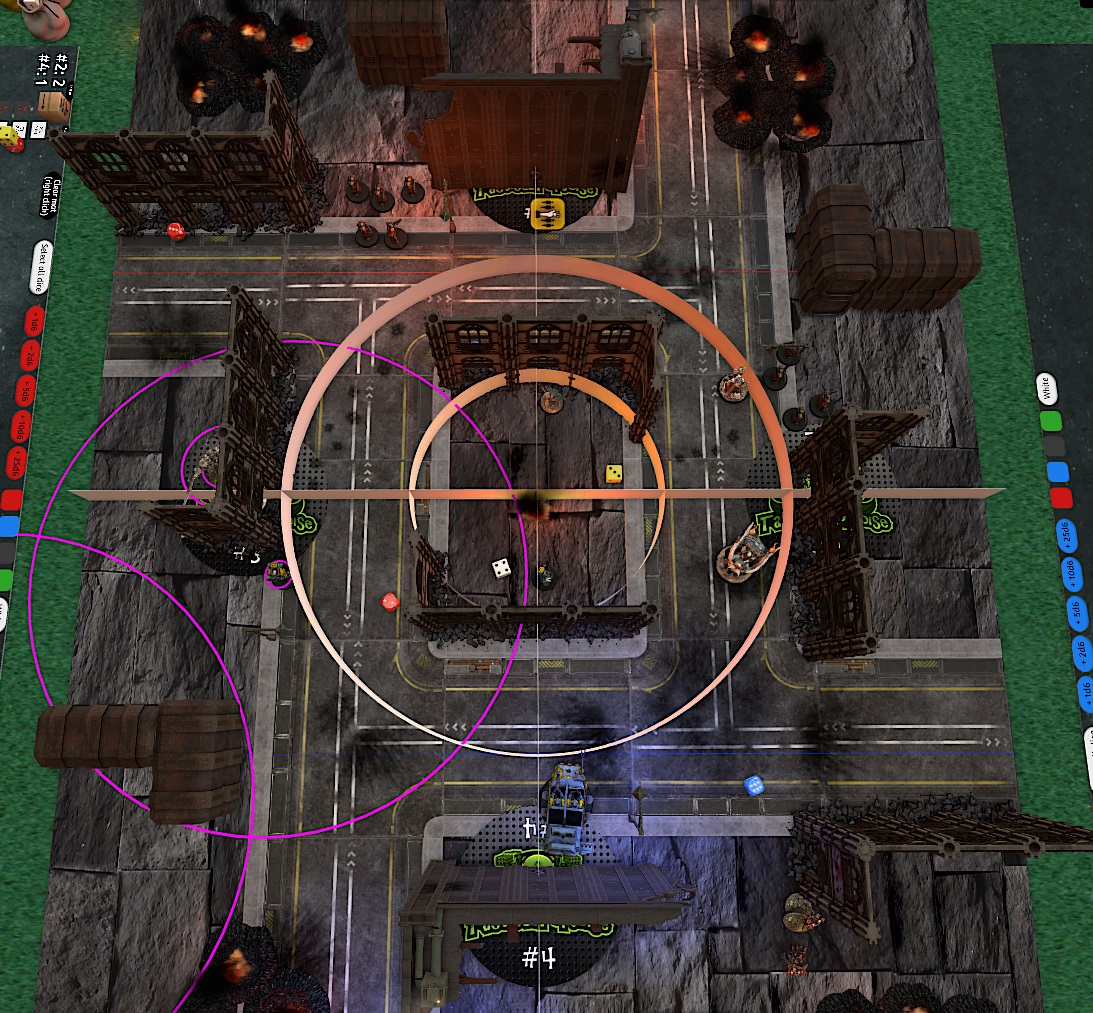Add 5d6 blue dice

(1075, 612)
